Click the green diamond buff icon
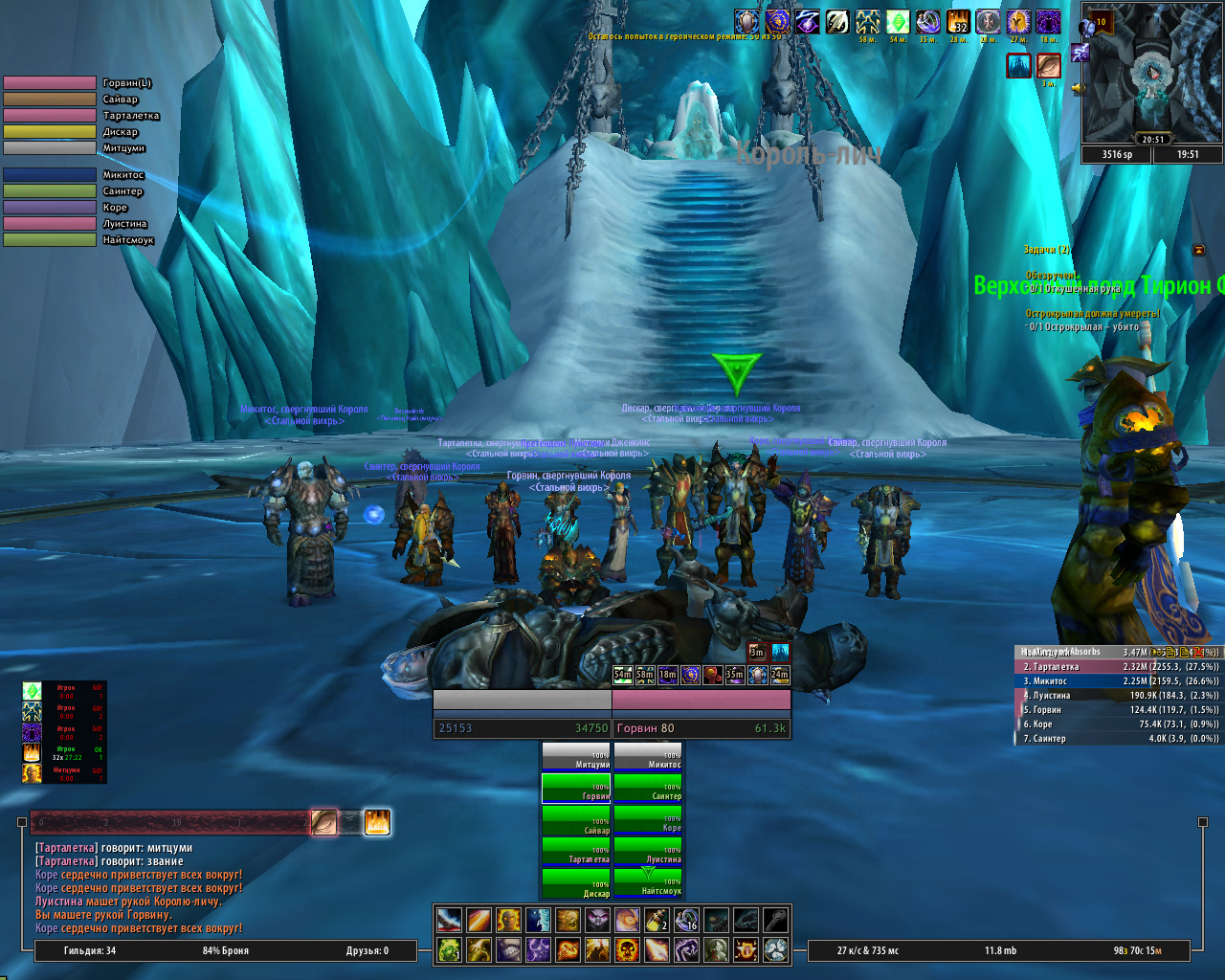 tap(898, 22)
